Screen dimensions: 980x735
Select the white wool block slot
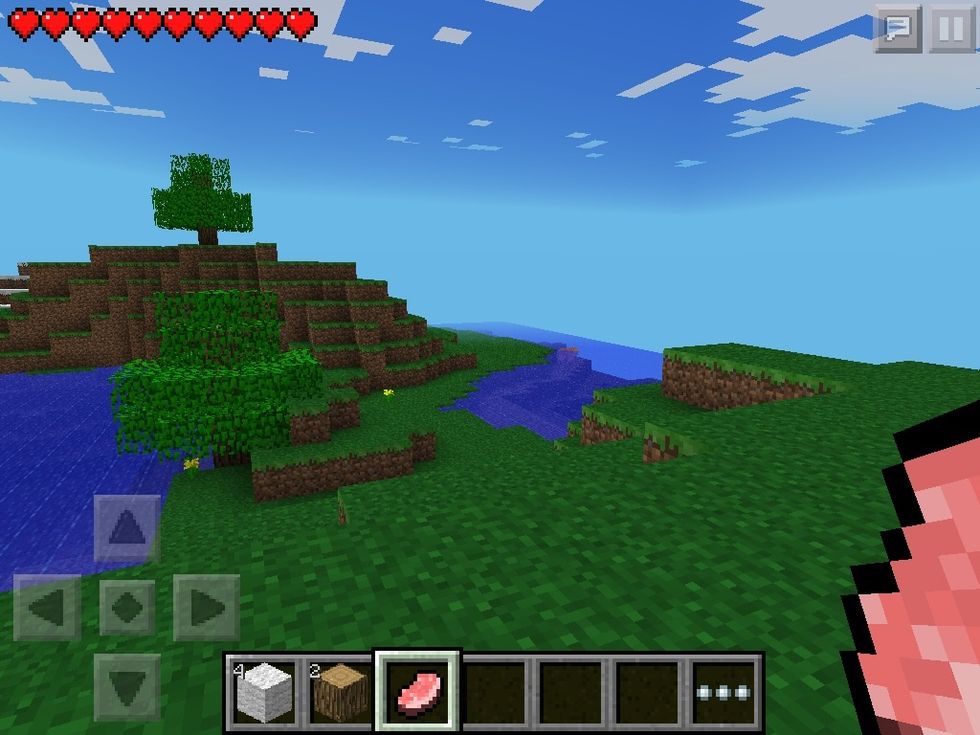point(265,692)
